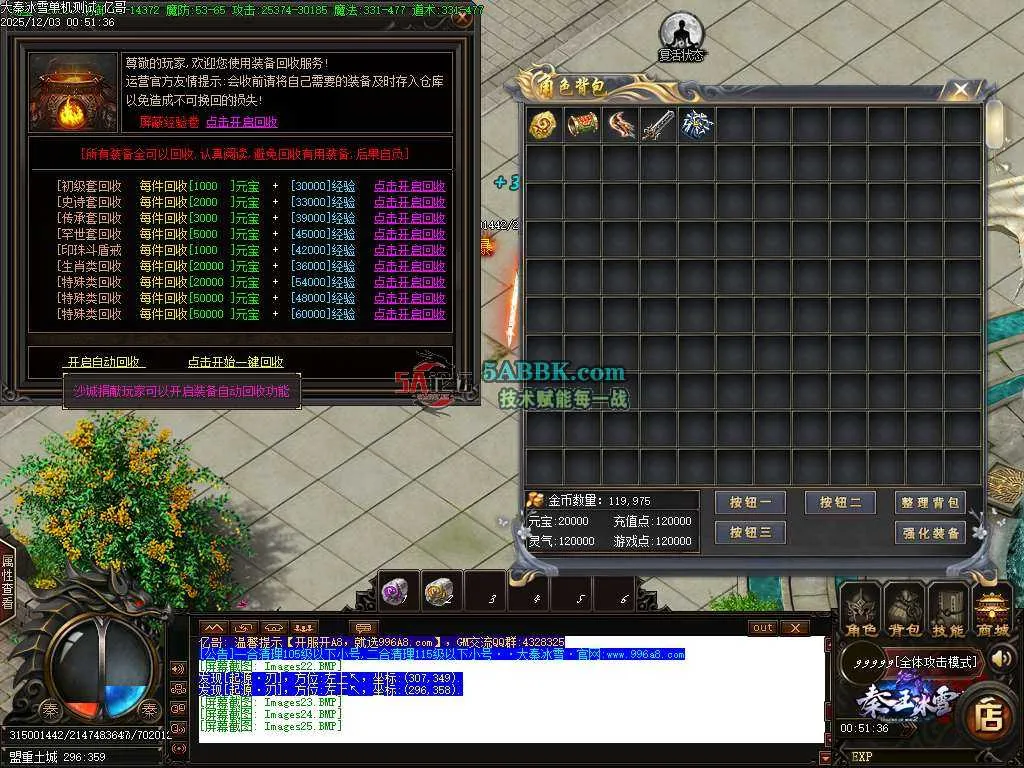Open the 商城 shop
1024x768 pixels.
(x=992, y=610)
